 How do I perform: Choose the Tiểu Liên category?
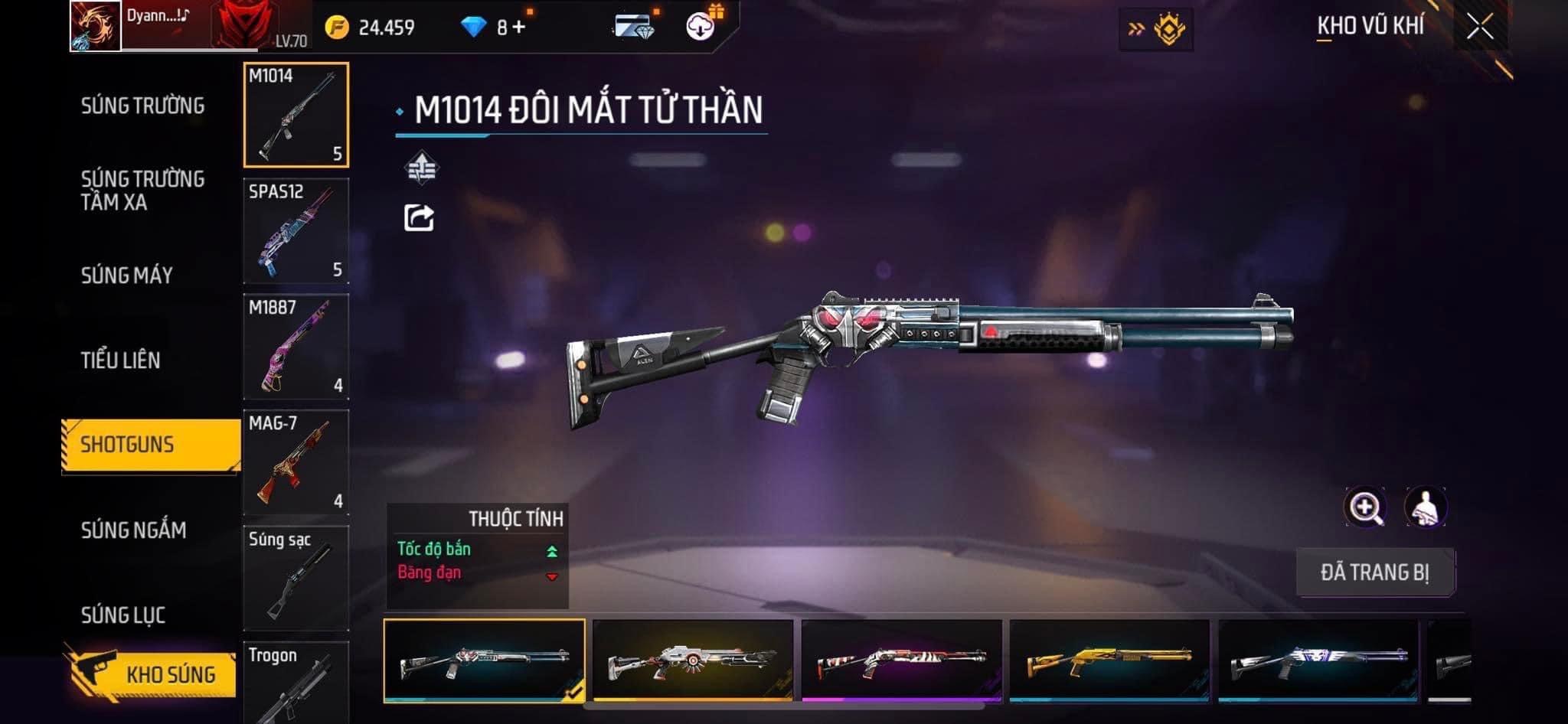(121, 360)
